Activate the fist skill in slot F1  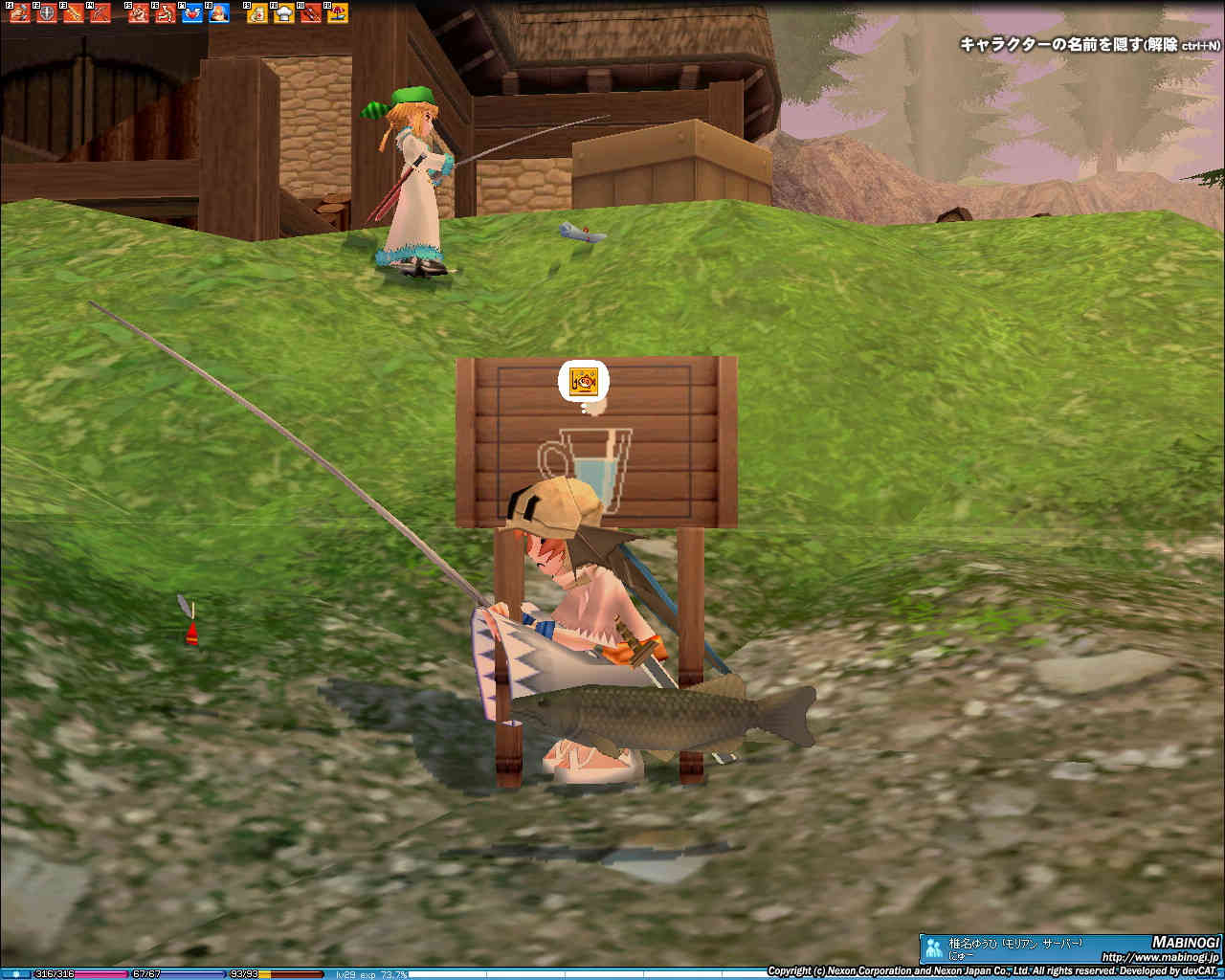20,13
